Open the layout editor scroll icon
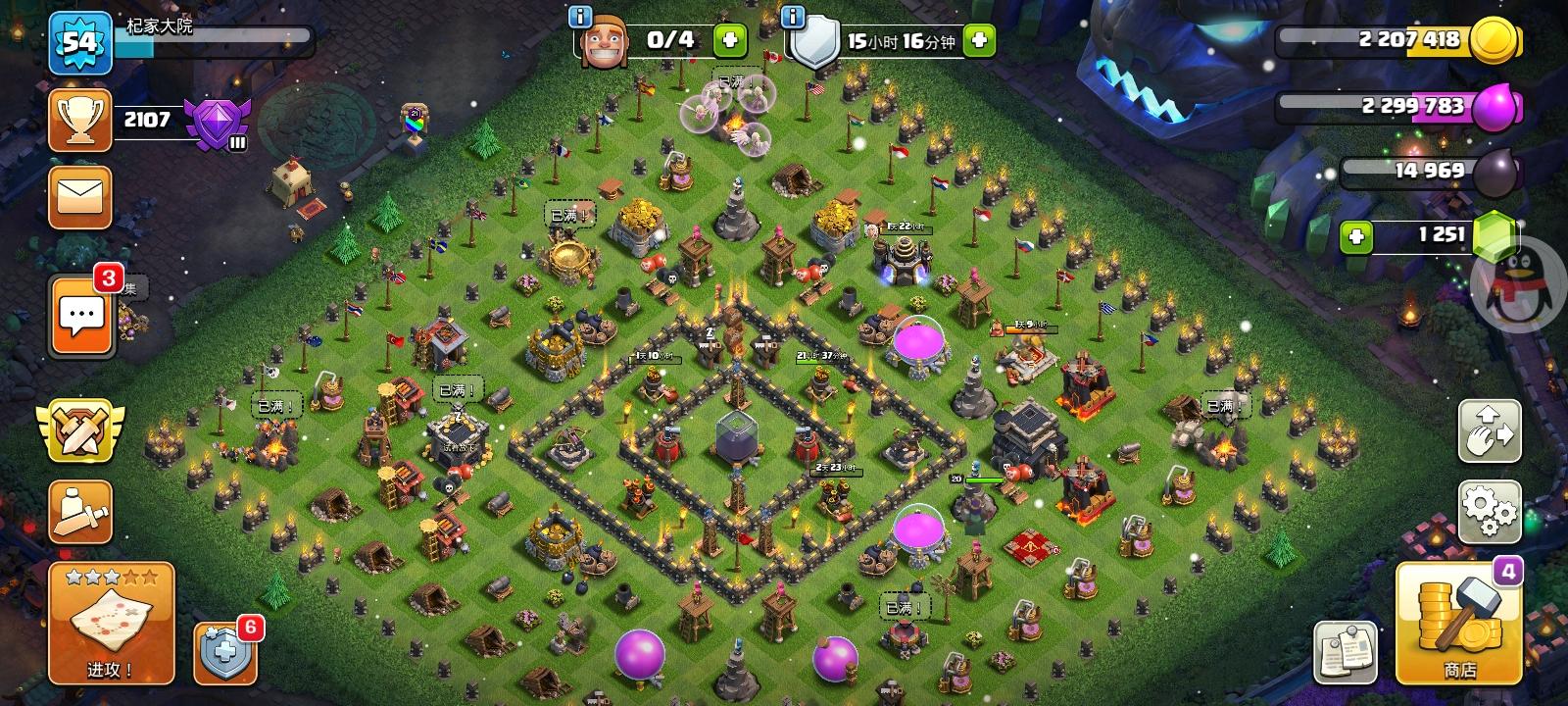 point(81,510)
